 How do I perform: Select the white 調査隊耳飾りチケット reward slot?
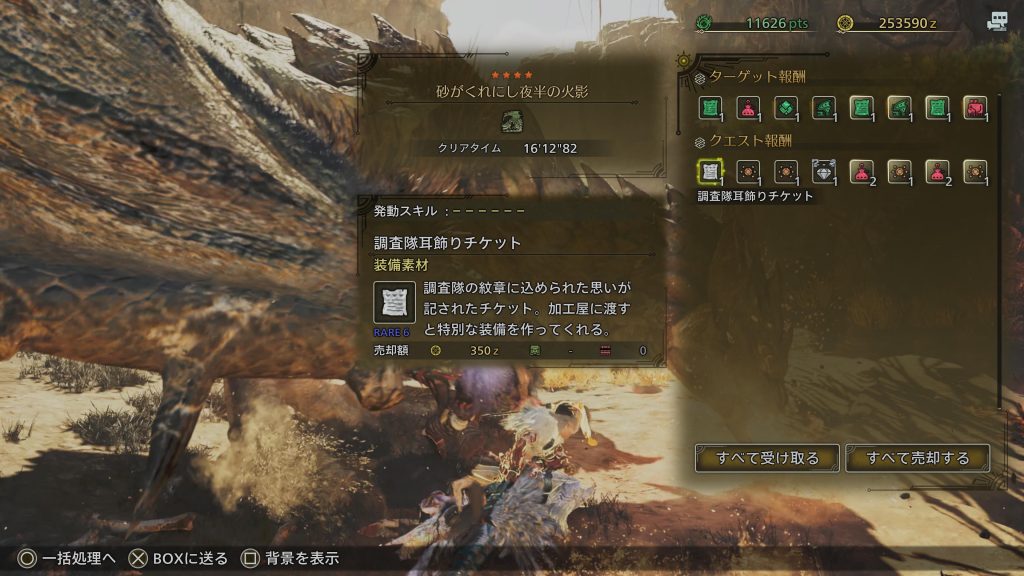pos(711,171)
